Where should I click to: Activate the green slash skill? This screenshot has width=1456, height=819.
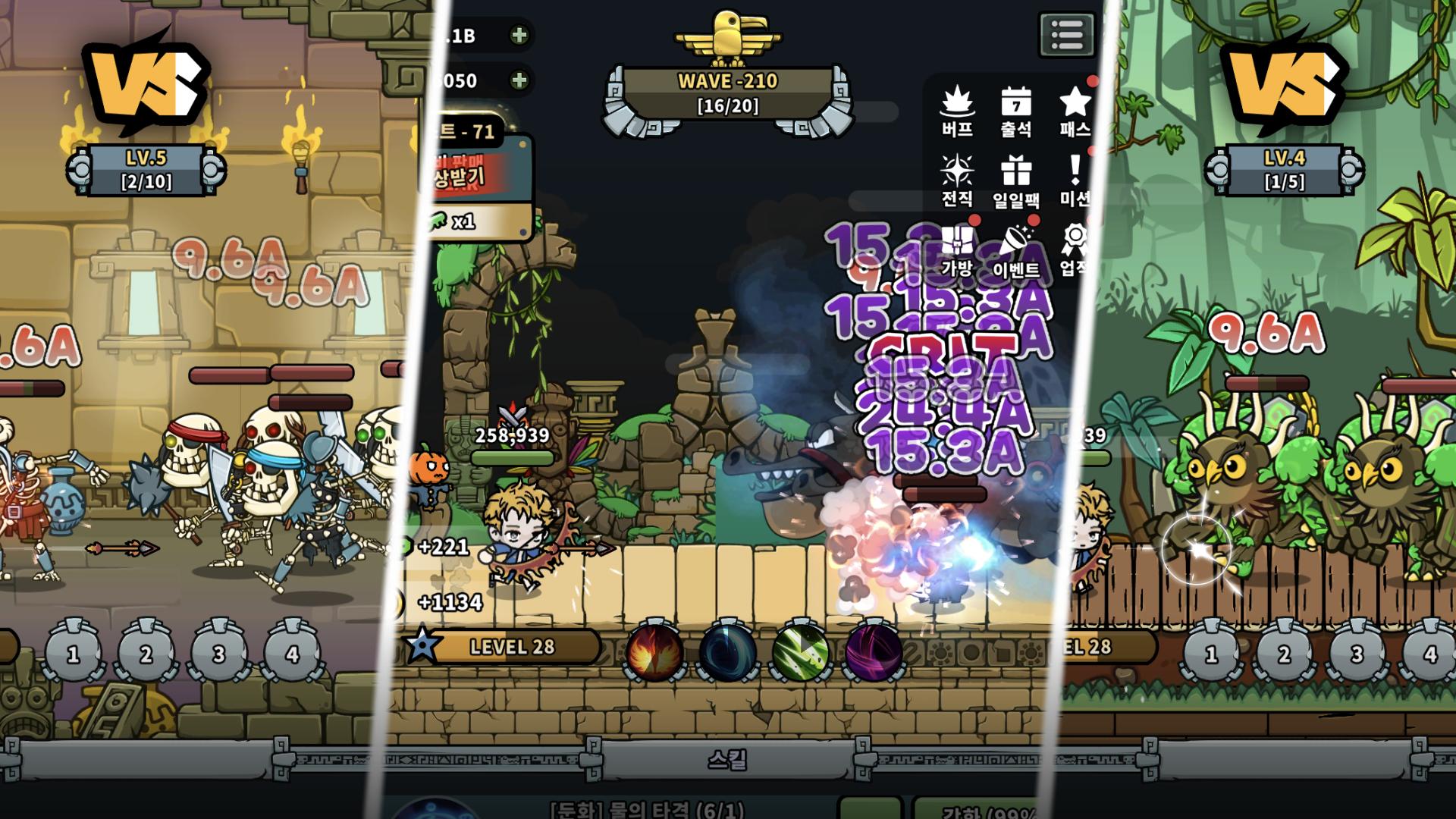[801, 652]
